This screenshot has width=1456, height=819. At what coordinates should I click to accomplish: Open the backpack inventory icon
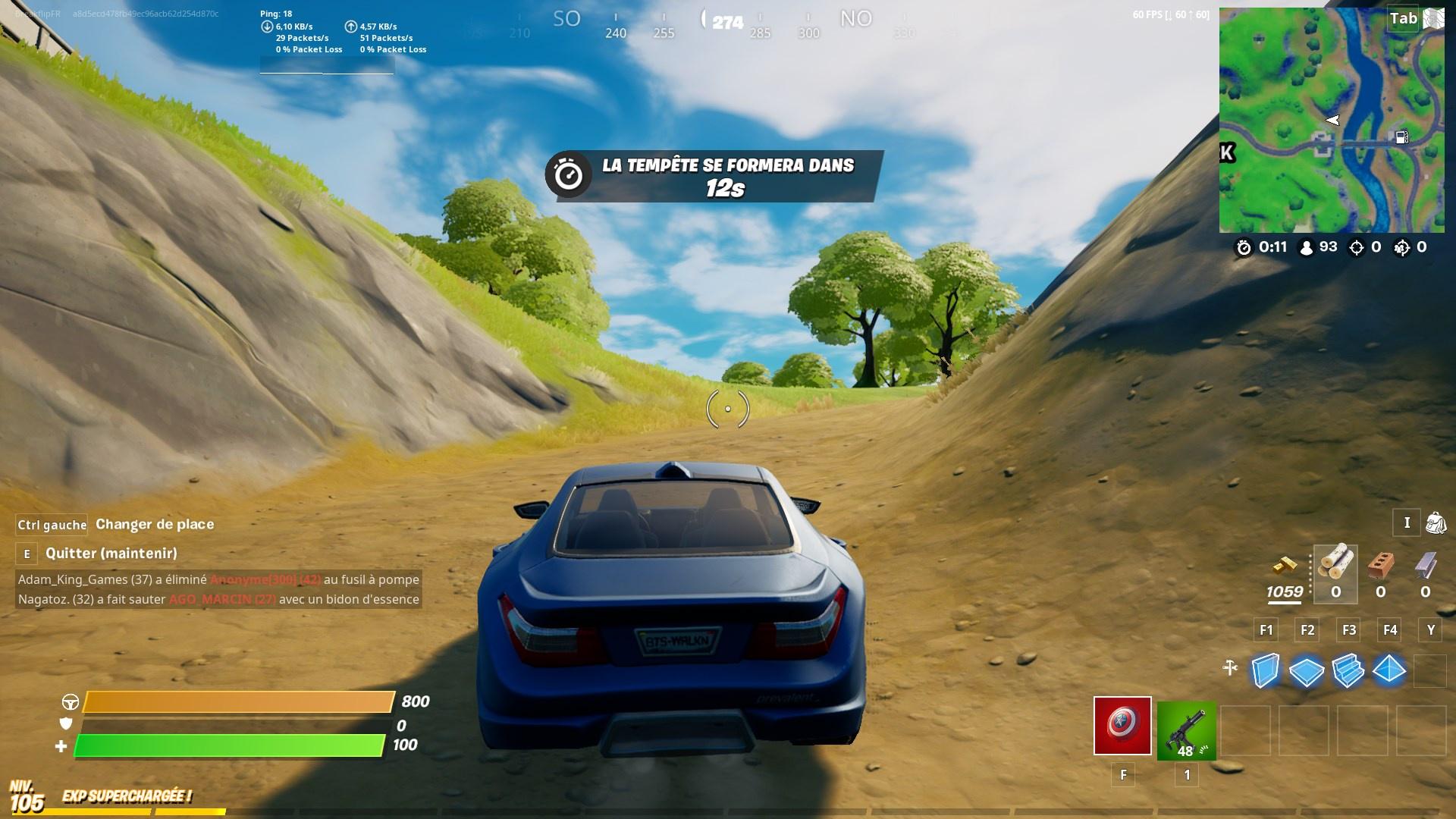tap(1438, 522)
